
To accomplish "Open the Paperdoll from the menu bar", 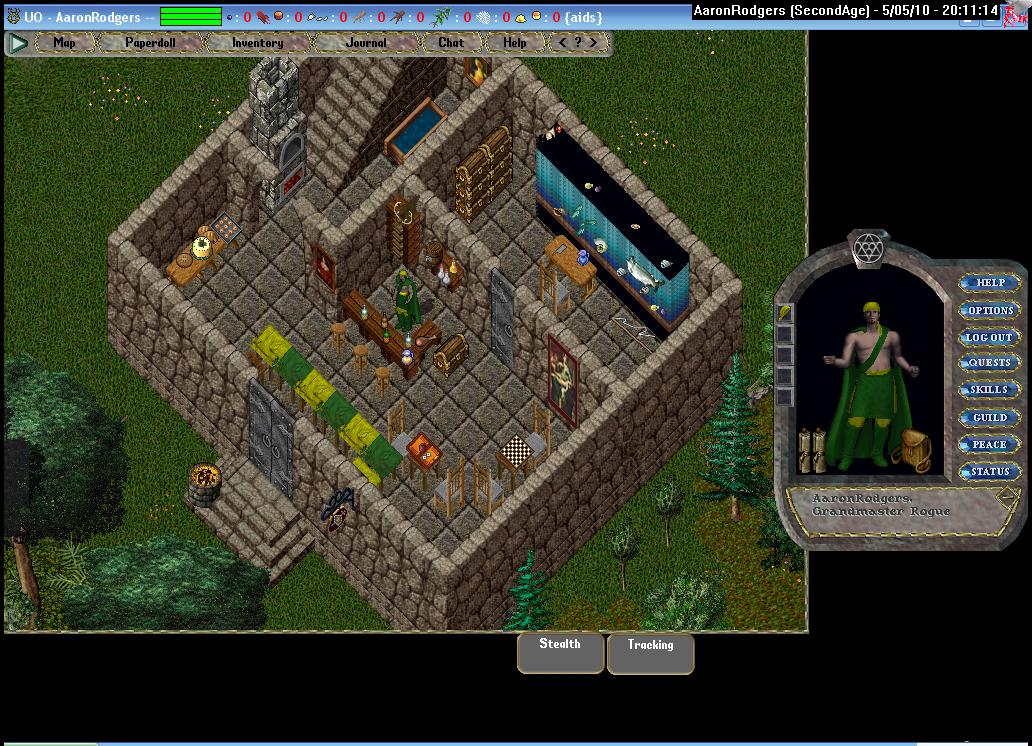I will (x=149, y=43).
